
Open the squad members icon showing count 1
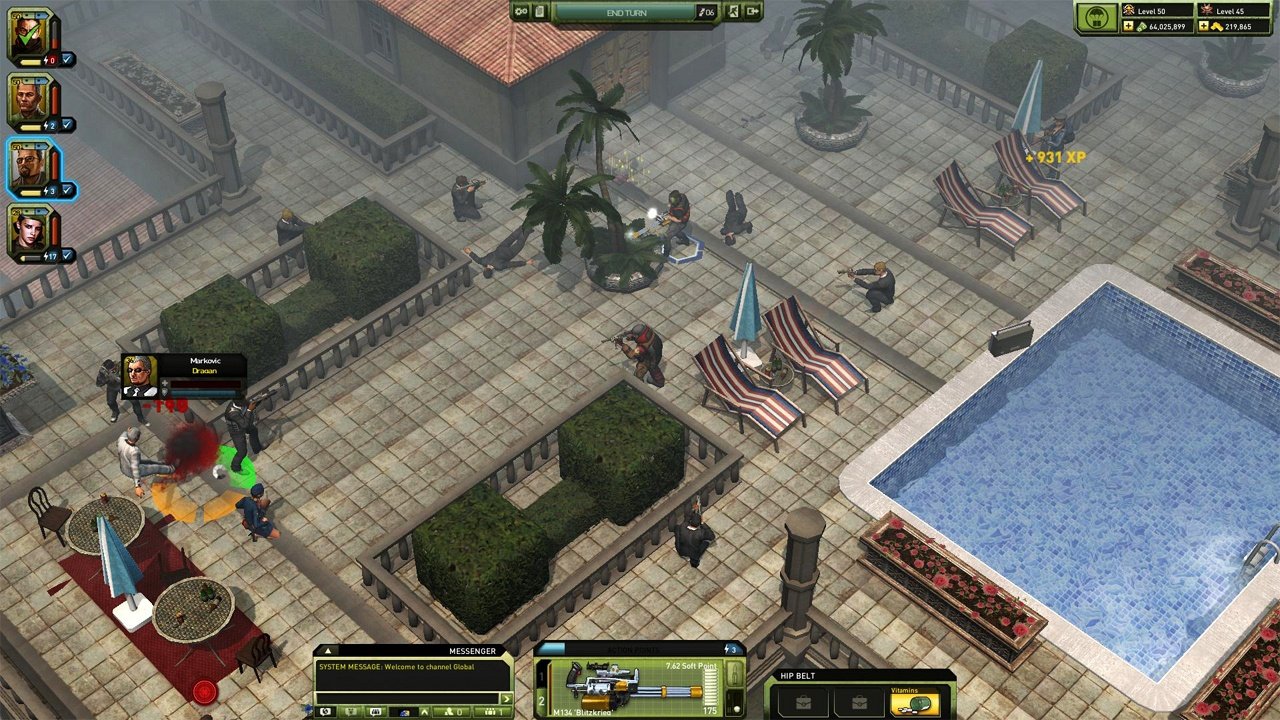point(491,711)
